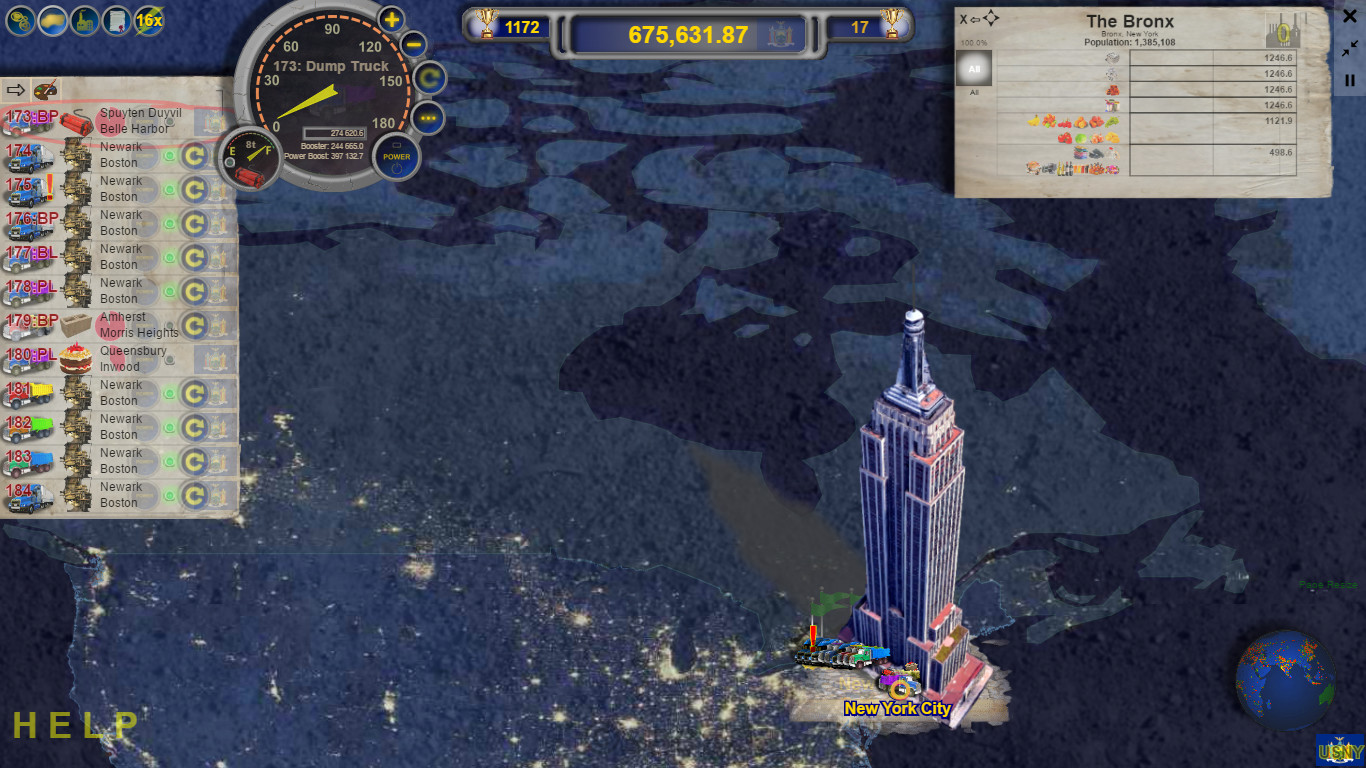Open the contract scroll icon
This screenshot has height=768, width=1366.
pos(116,20)
